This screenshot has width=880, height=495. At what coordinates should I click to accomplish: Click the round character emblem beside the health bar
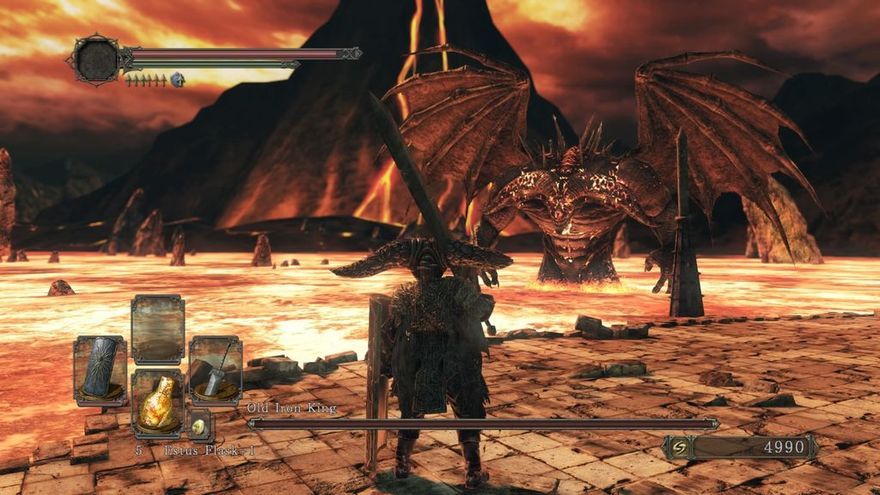(96, 59)
